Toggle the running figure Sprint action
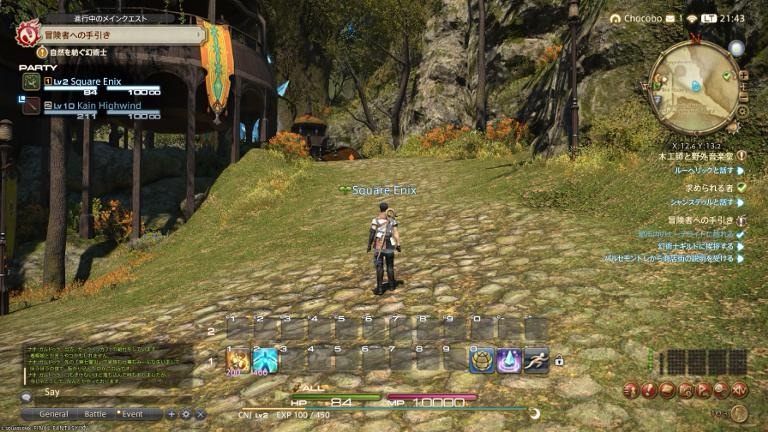Screen dimensions: 768x432 [x=536, y=360]
